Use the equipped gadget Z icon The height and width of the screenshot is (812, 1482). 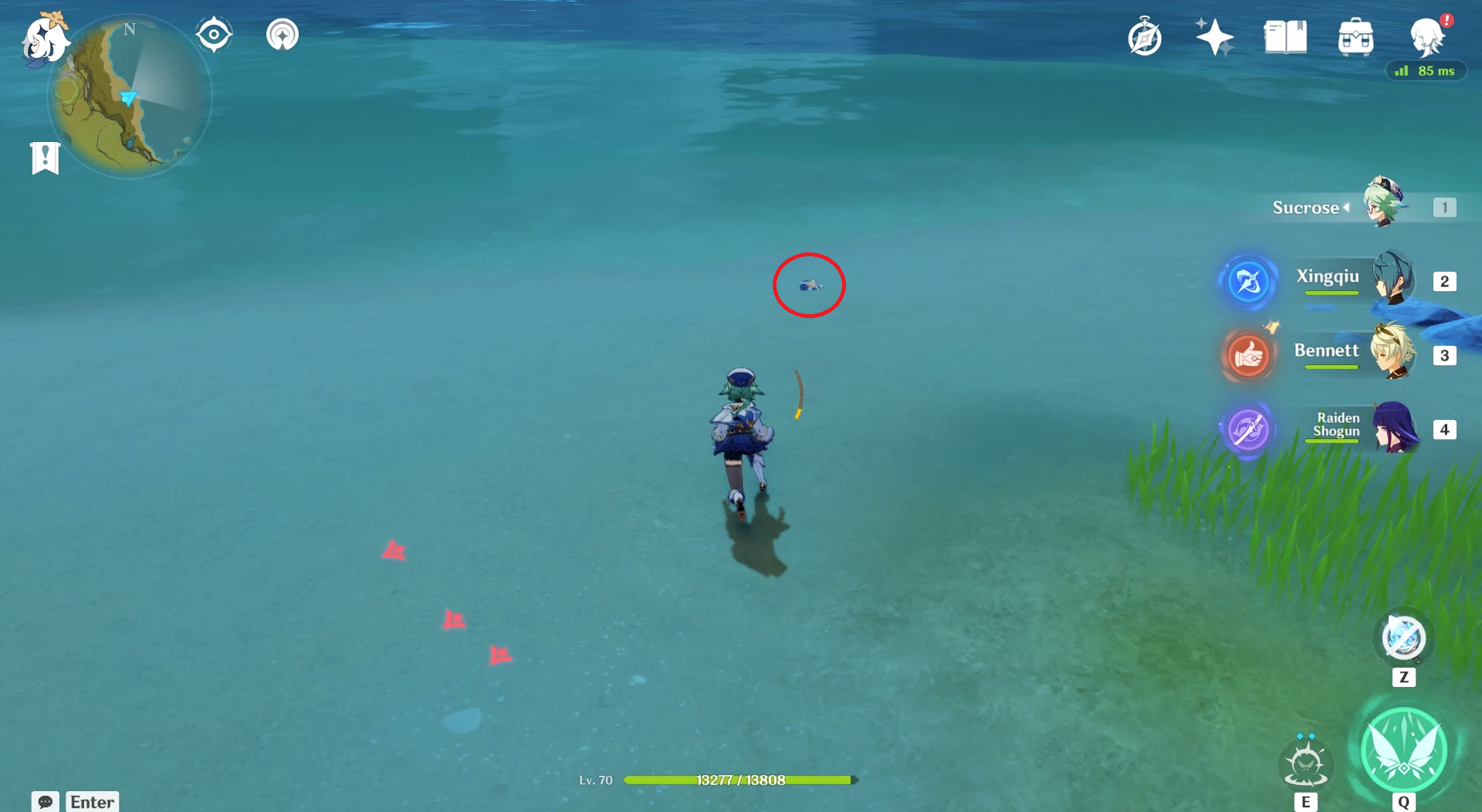1403,638
